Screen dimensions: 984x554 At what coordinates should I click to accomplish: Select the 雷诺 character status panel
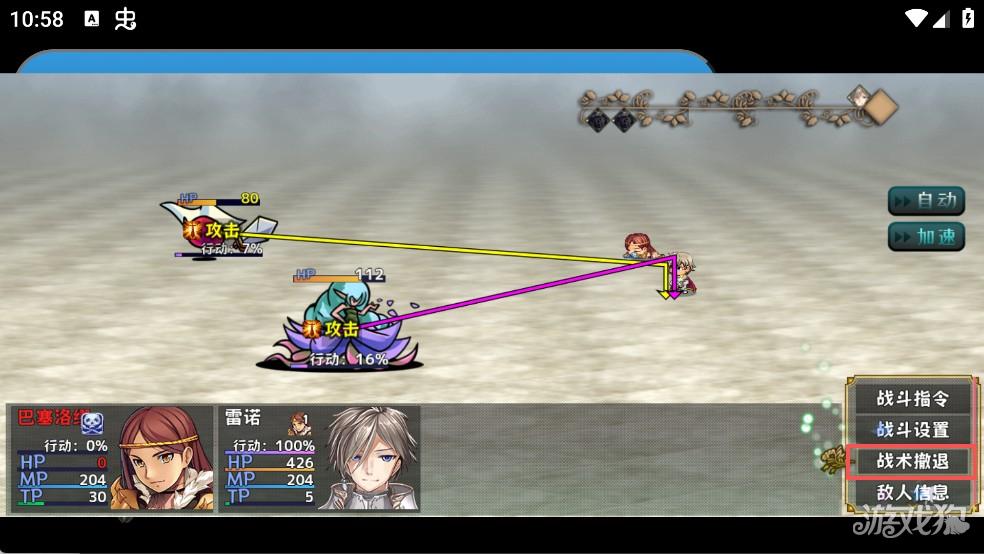pyautogui.click(x=319, y=458)
